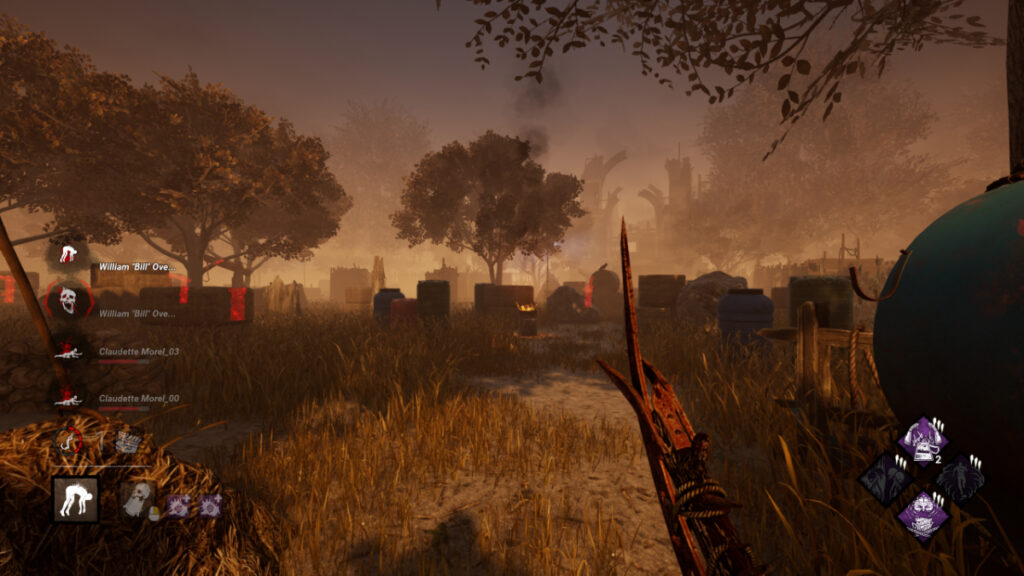Select the Claudette Morel_03 survivor entry
This screenshot has height=576, width=1024.
click(x=68, y=351)
